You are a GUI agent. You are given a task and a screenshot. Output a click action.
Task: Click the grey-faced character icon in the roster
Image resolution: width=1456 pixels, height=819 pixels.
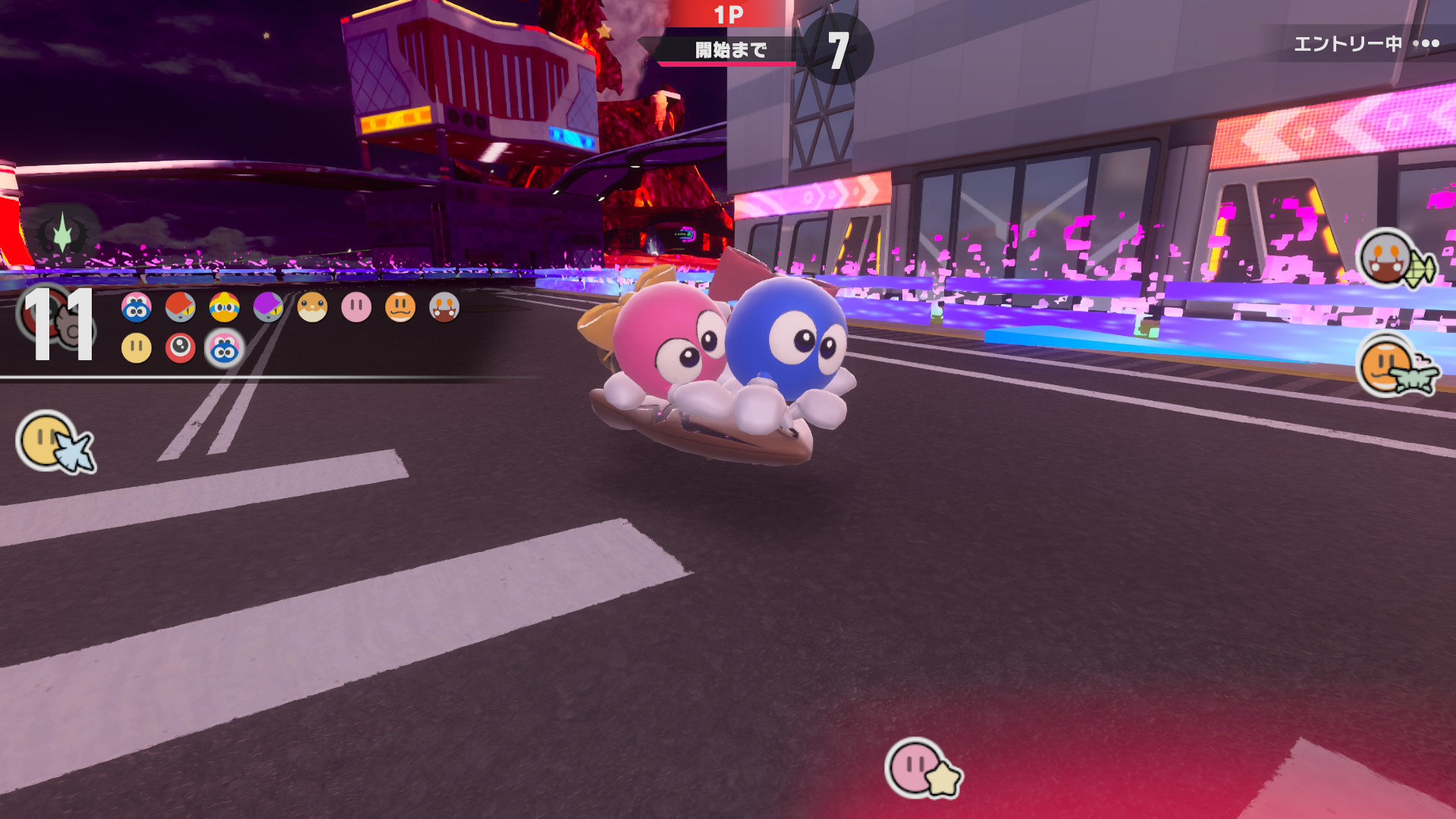point(444,307)
